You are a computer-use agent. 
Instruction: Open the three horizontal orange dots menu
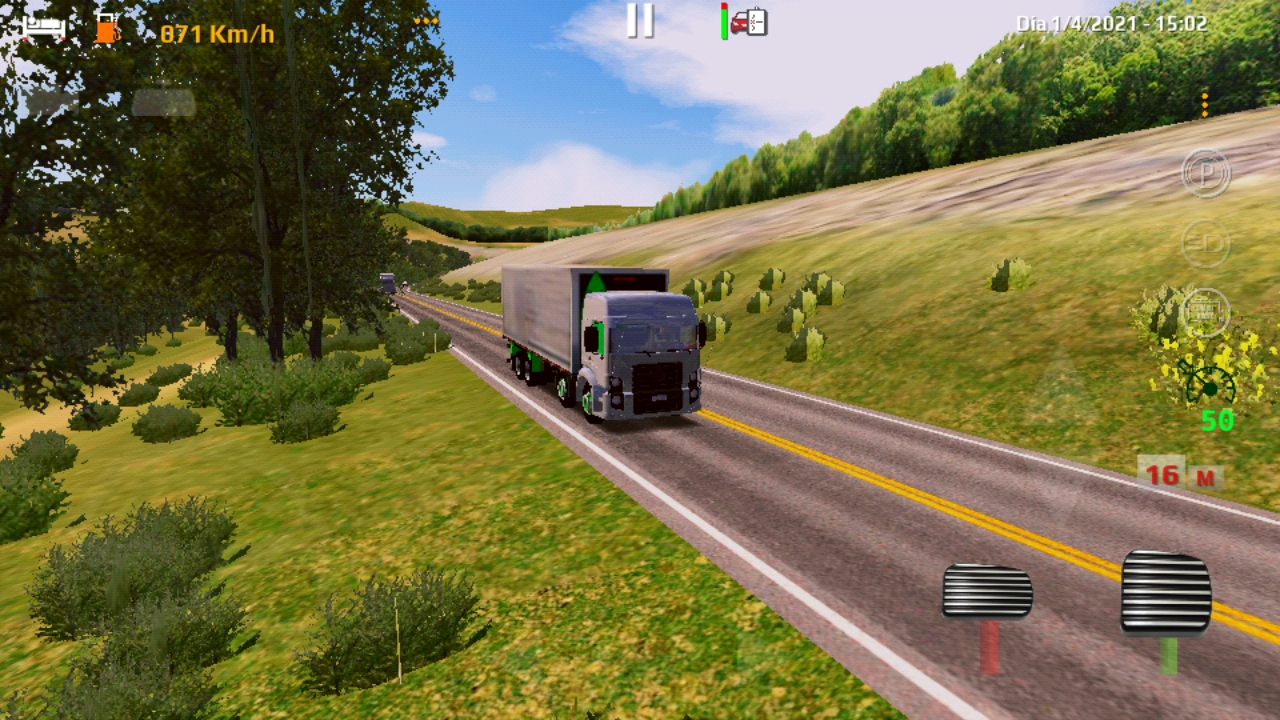426,20
